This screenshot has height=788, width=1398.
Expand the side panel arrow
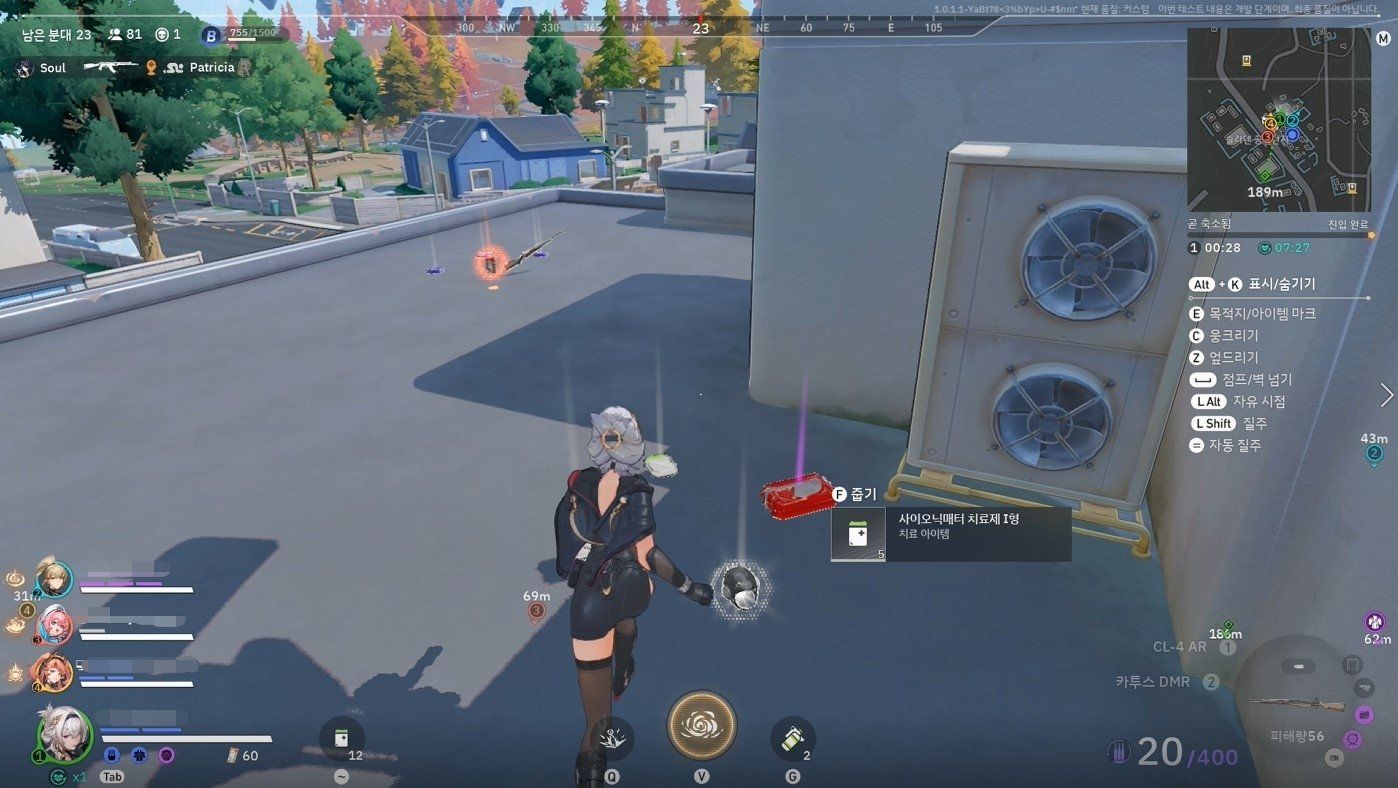tap(1386, 395)
